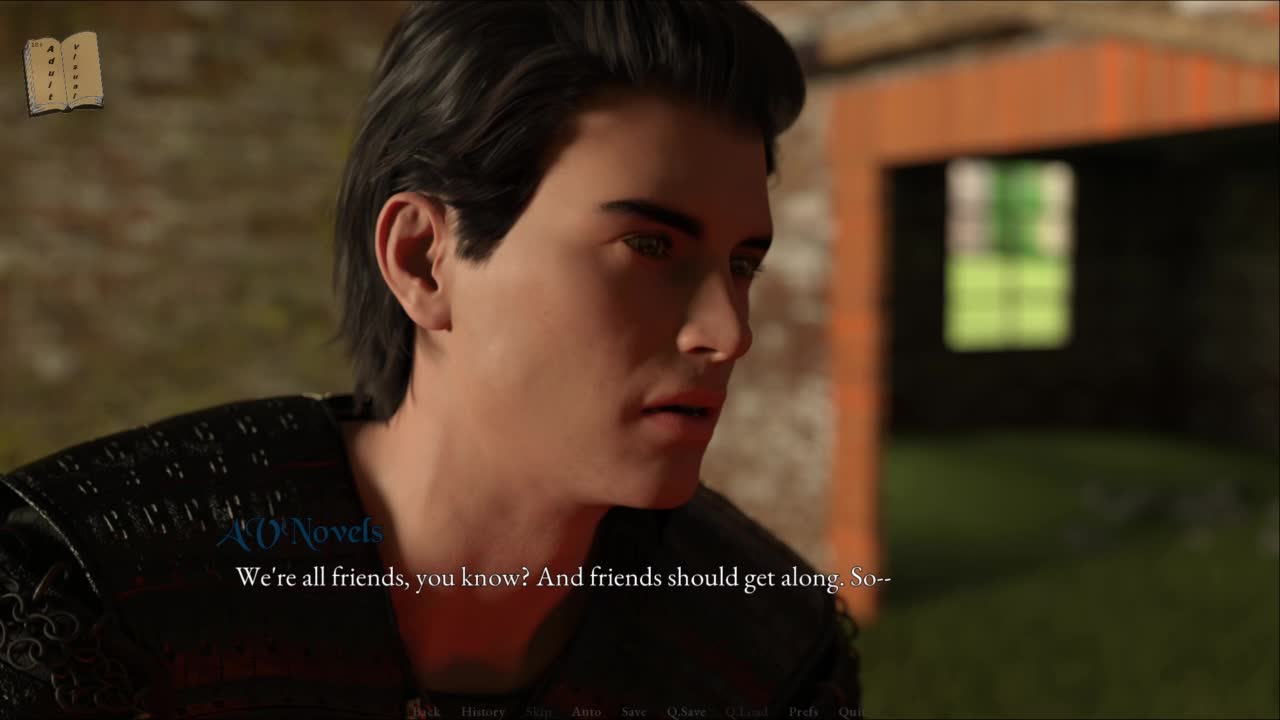Activate Skip in the quick menu
1280x720 pixels.
click(x=538, y=712)
